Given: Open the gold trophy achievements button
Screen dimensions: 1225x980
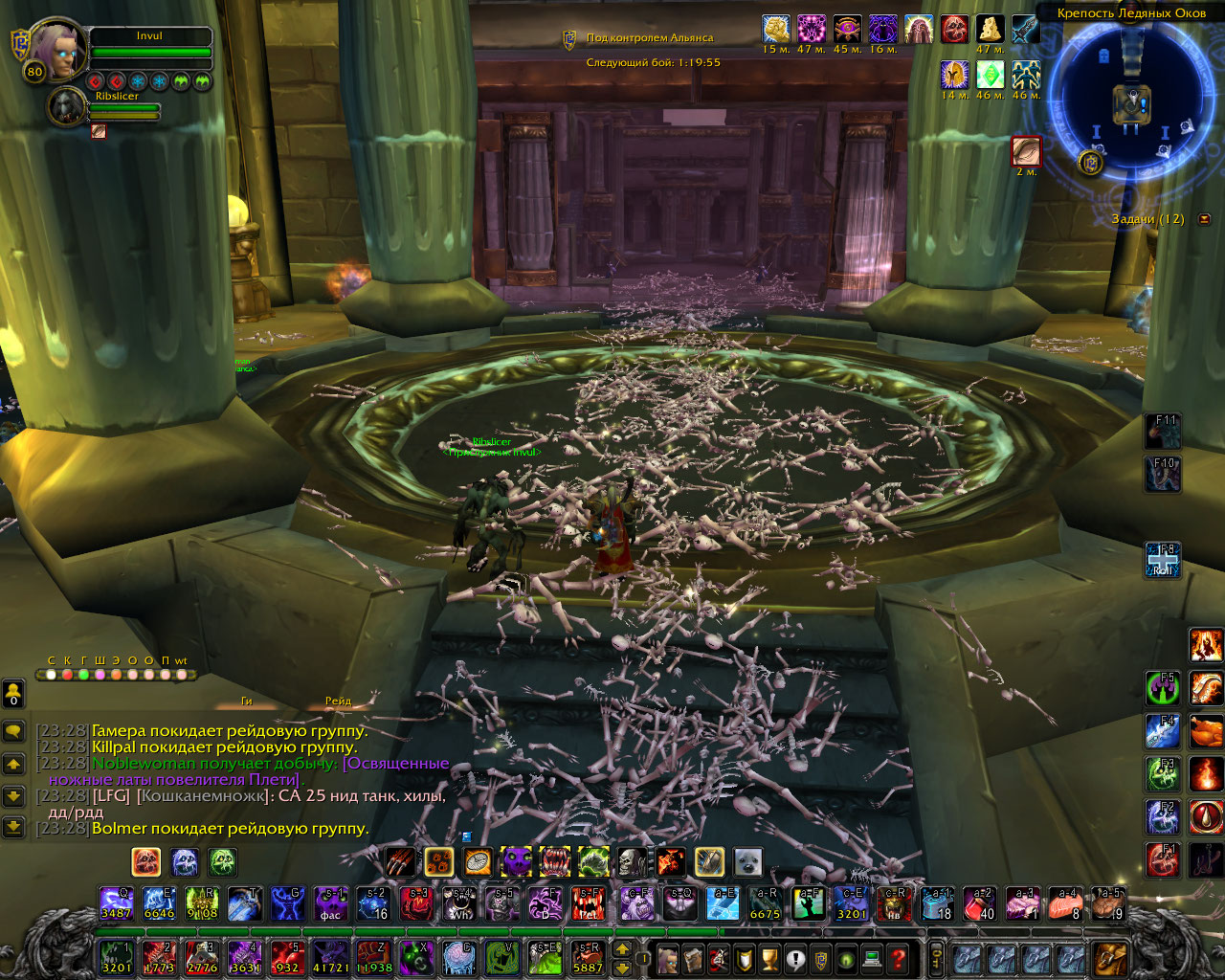Looking at the screenshot, I should 768,957.
